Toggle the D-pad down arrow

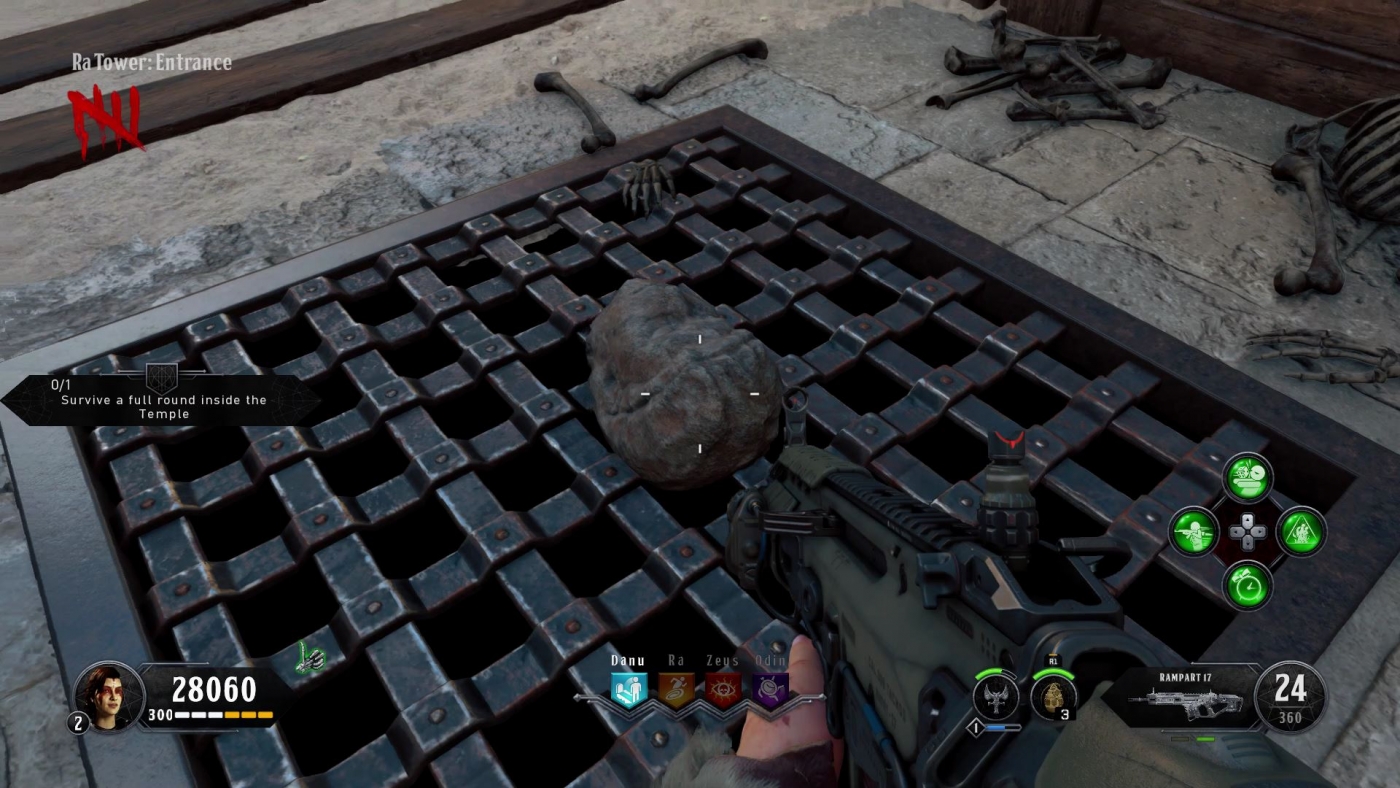pos(1249,544)
